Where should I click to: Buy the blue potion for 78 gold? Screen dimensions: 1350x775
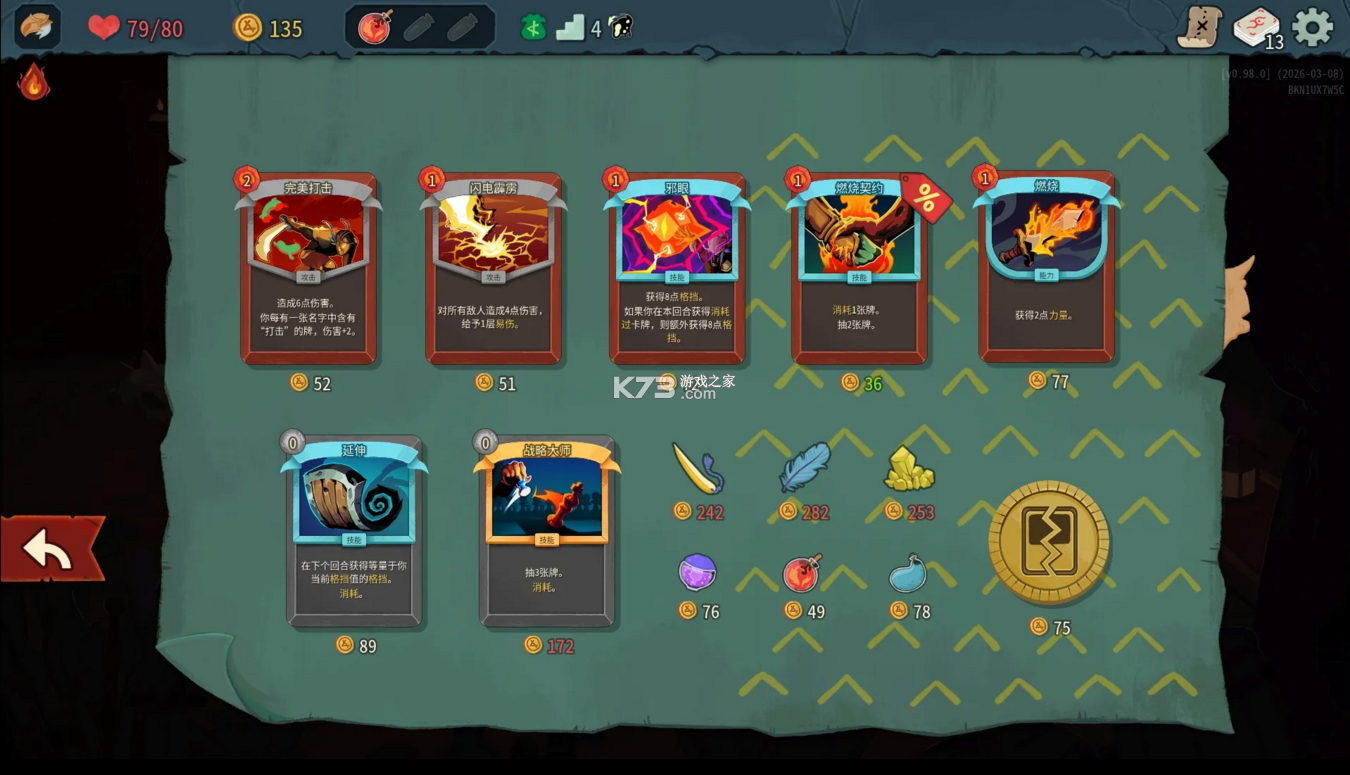pyautogui.click(x=908, y=574)
